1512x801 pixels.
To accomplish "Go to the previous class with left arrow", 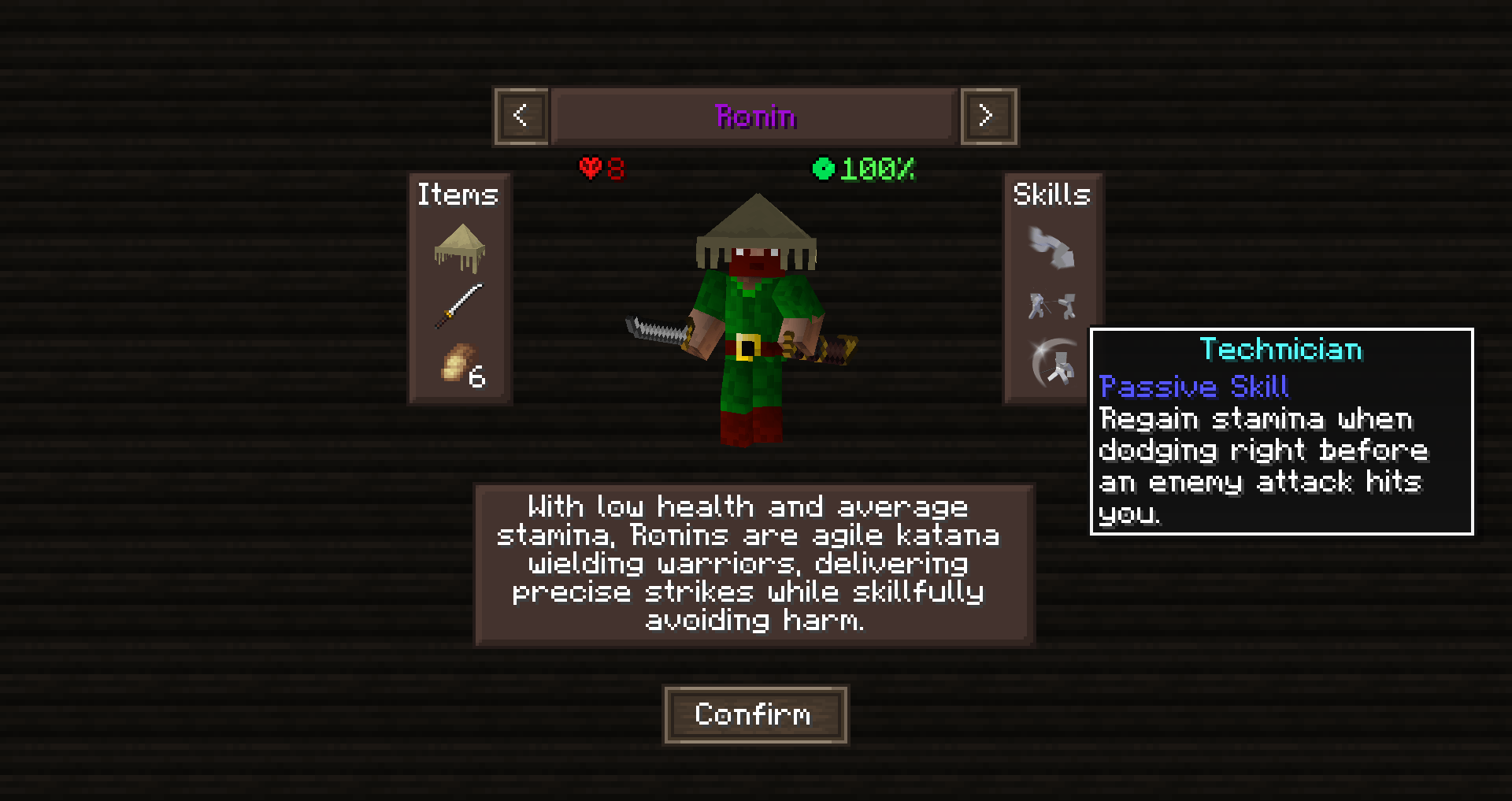I will pyautogui.click(x=521, y=117).
